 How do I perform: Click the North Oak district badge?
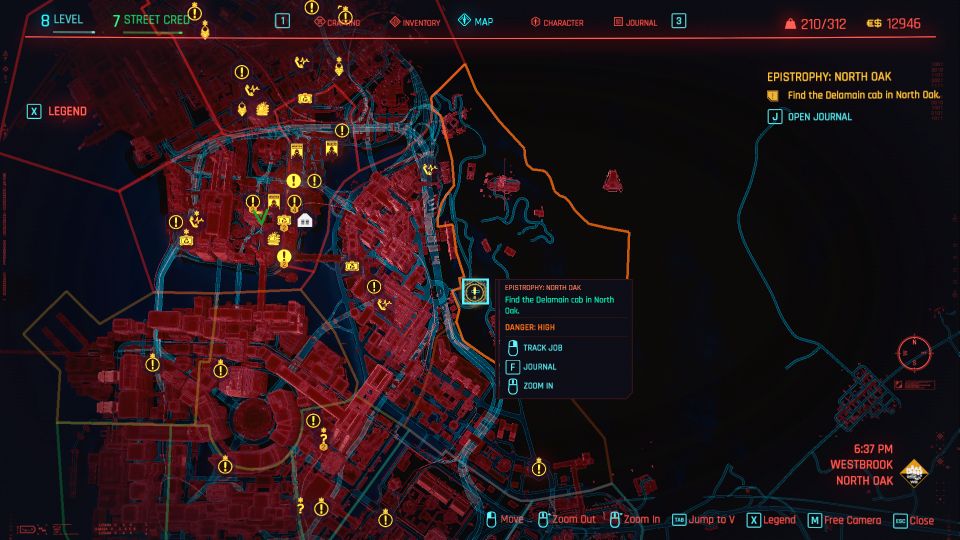pos(913,473)
